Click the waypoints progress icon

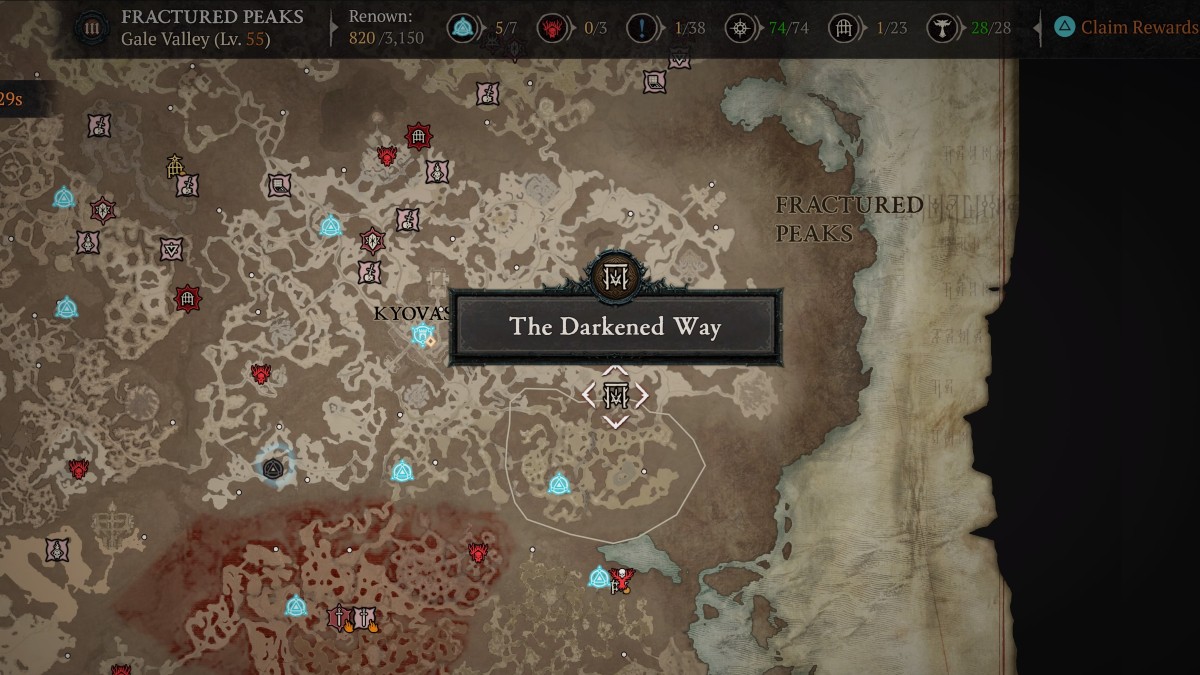pos(462,28)
